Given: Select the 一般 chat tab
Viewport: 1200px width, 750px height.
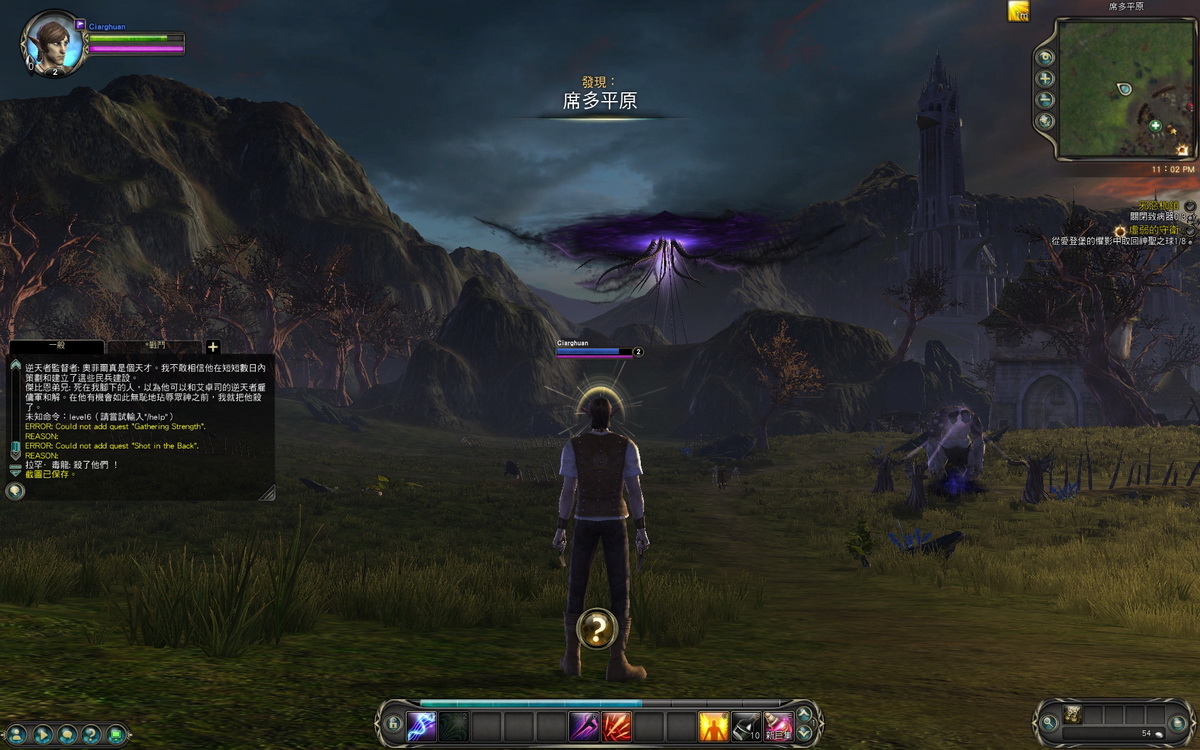Looking at the screenshot, I should click(x=56, y=346).
